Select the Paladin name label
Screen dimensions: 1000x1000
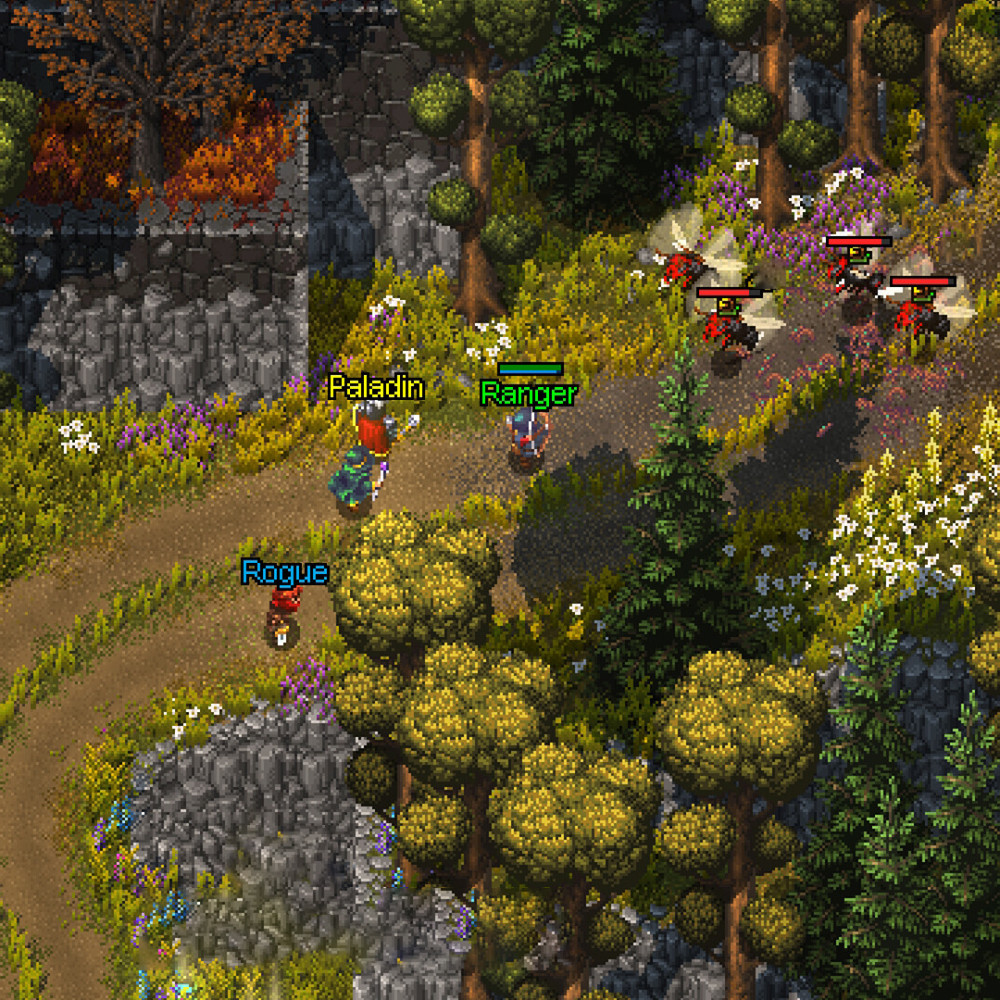376,388
